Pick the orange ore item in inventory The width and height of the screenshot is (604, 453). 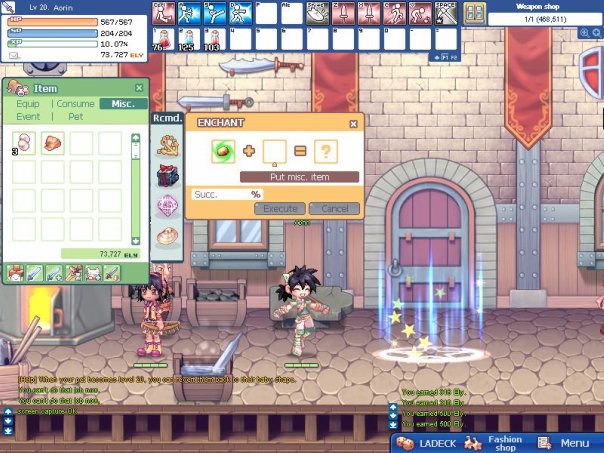pyautogui.click(x=53, y=144)
